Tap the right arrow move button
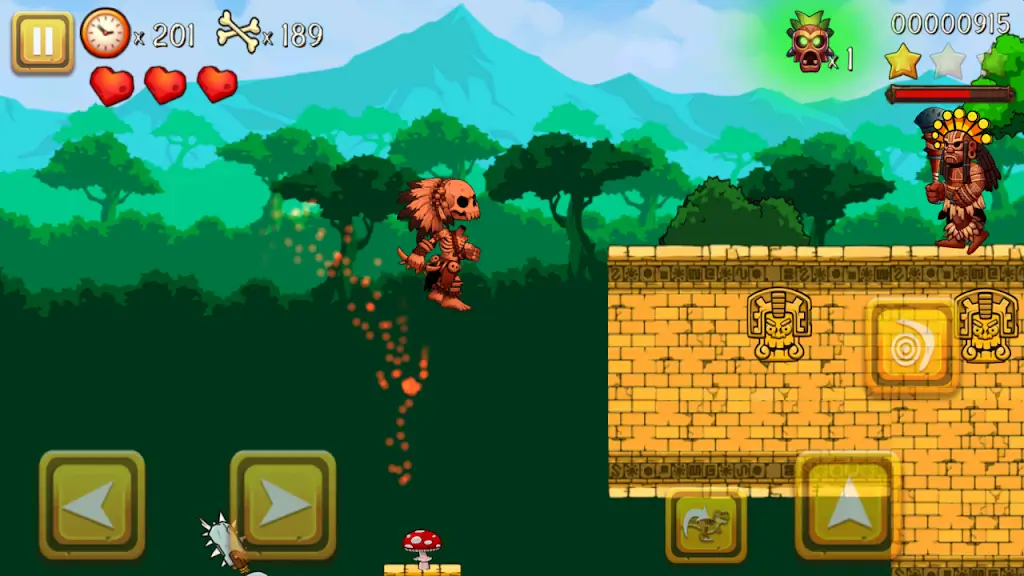 point(283,505)
